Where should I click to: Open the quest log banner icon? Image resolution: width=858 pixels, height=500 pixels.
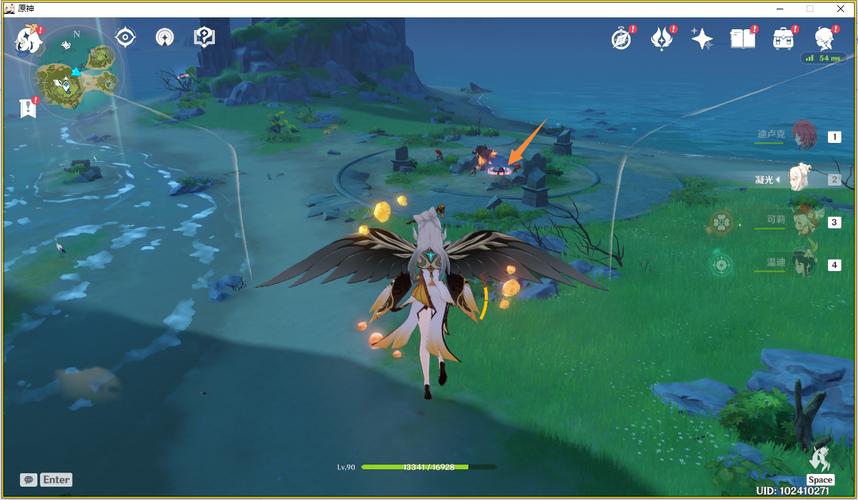coord(26,106)
